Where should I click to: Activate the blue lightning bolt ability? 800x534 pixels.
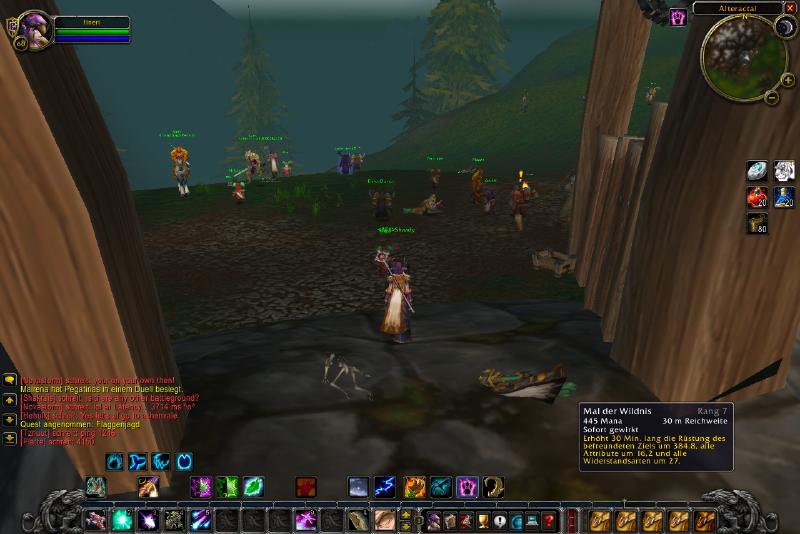click(385, 487)
